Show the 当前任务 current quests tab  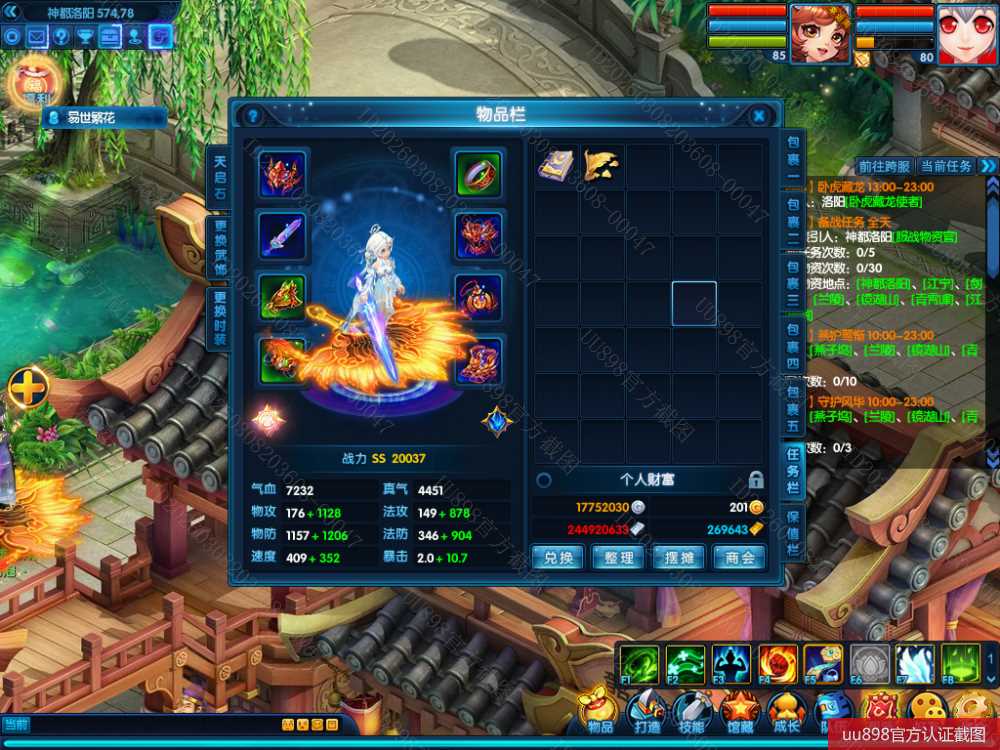[945, 166]
